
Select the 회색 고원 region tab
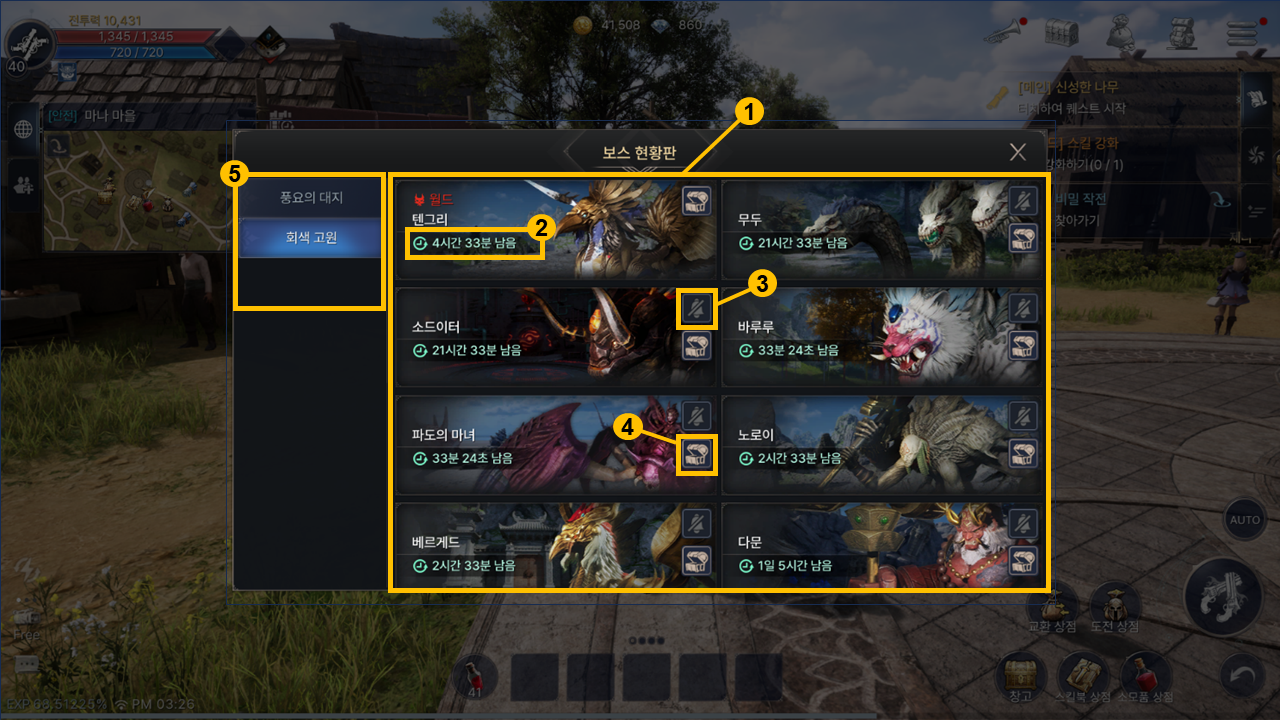(310, 239)
